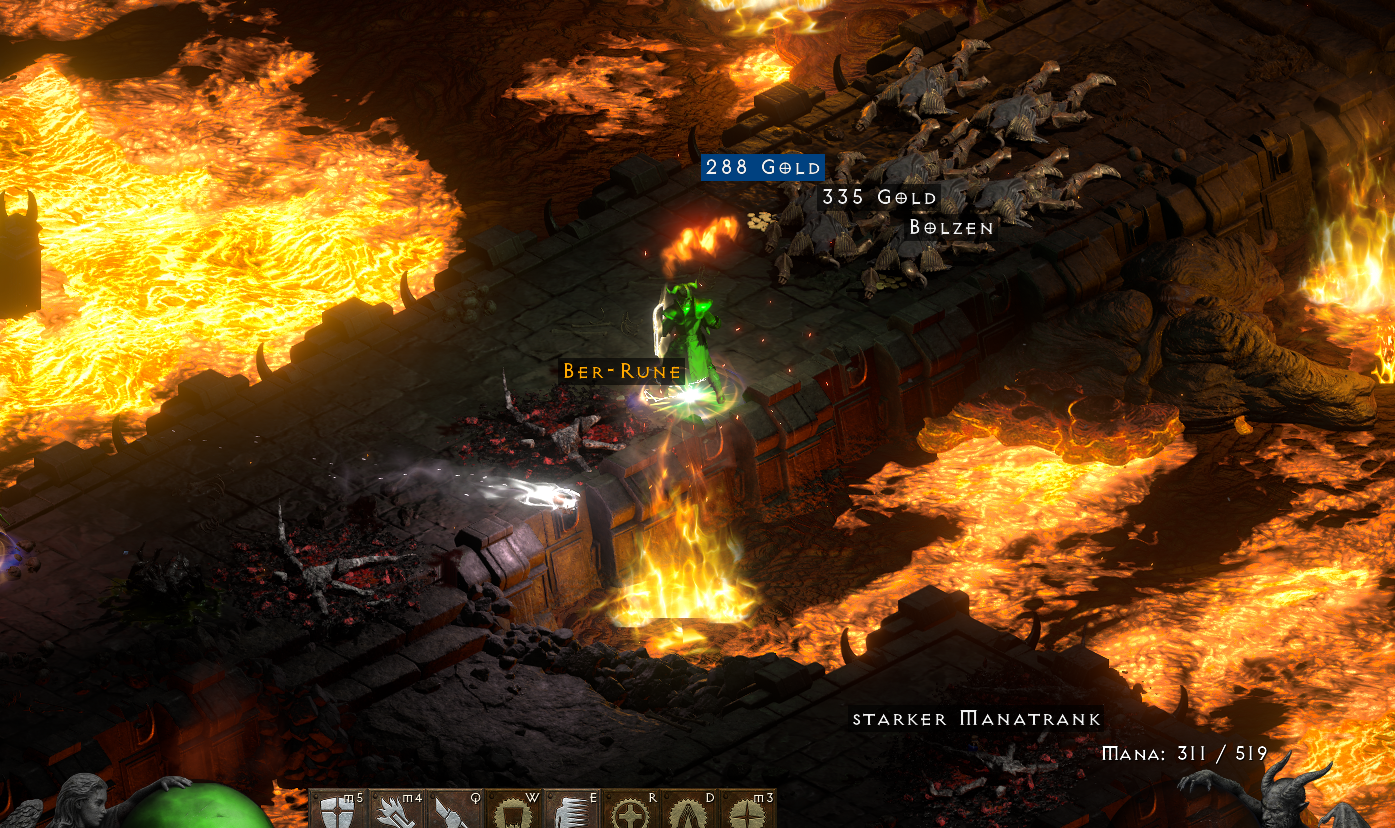Pick up the Ber-Rune item label
The image size is (1395, 828).
[x=622, y=372]
